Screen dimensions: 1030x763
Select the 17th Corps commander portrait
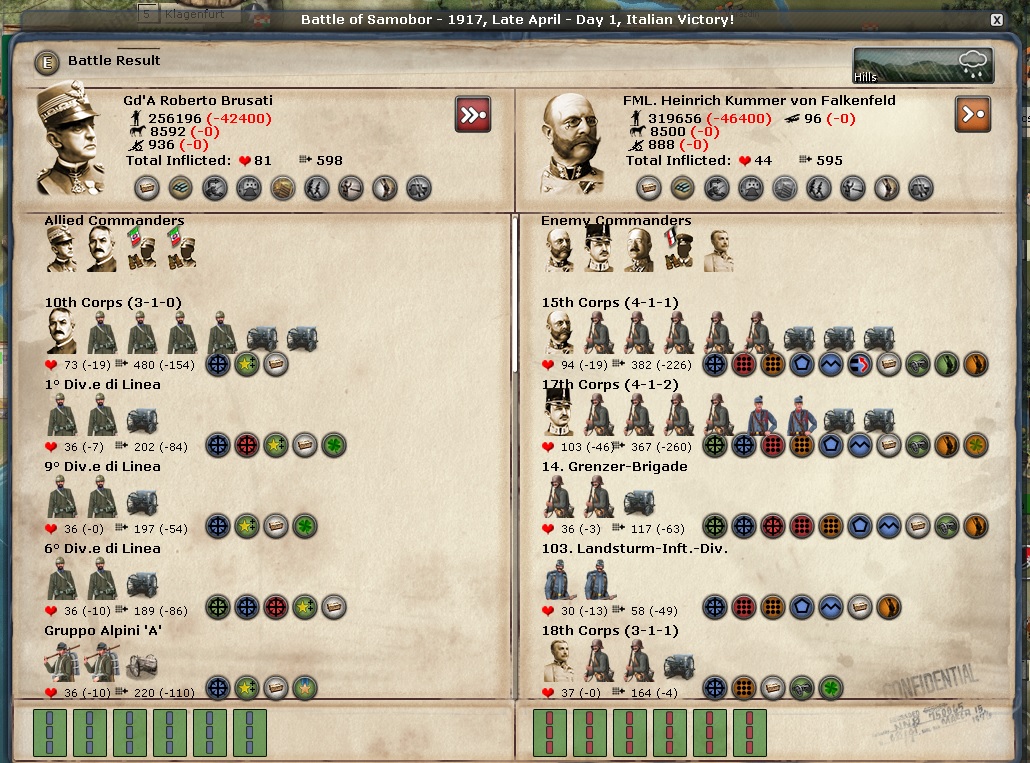coord(560,413)
